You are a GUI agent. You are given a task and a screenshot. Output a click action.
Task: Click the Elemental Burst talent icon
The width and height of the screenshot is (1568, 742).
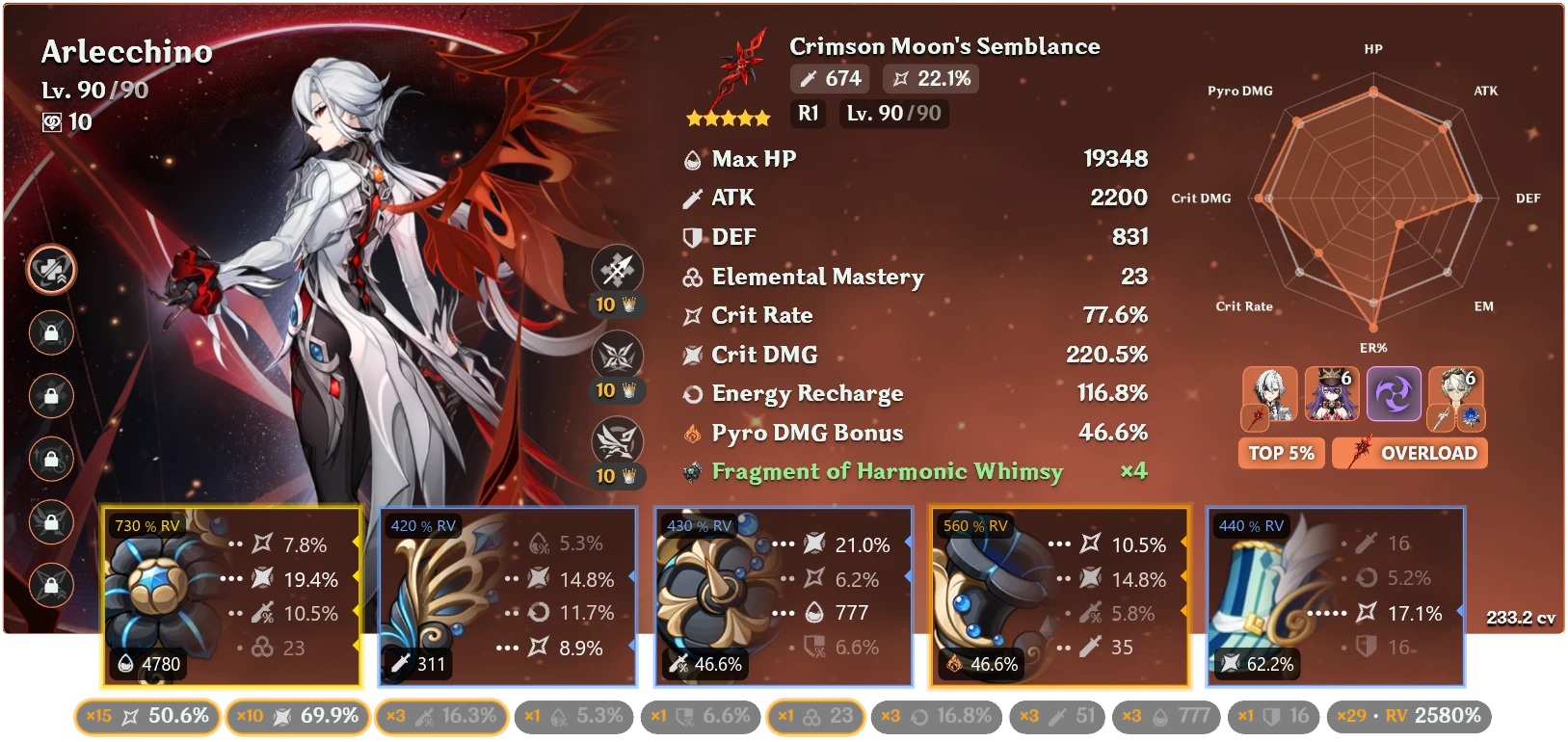tap(617, 440)
